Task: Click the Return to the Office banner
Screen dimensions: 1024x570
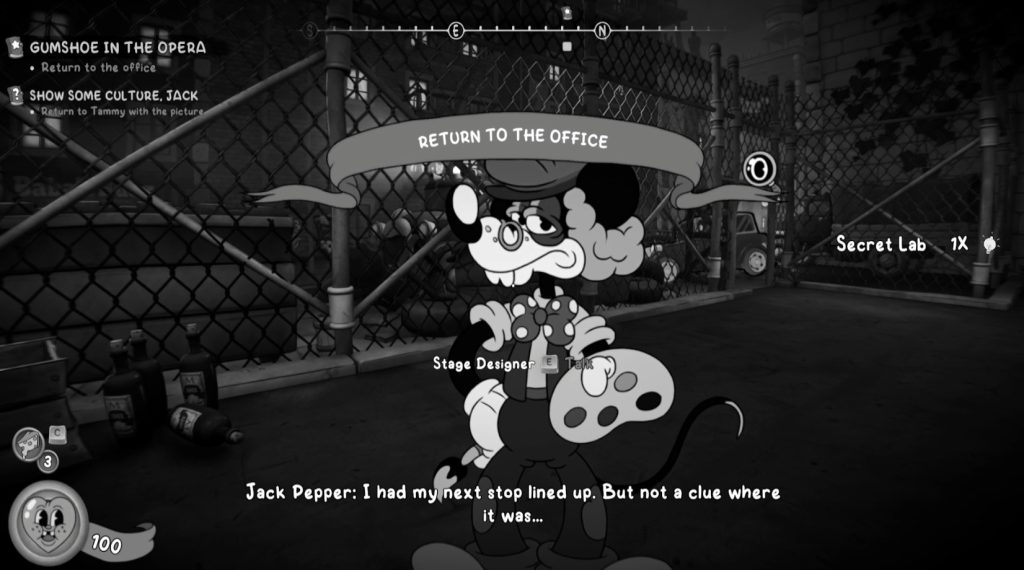Action: coord(512,139)
